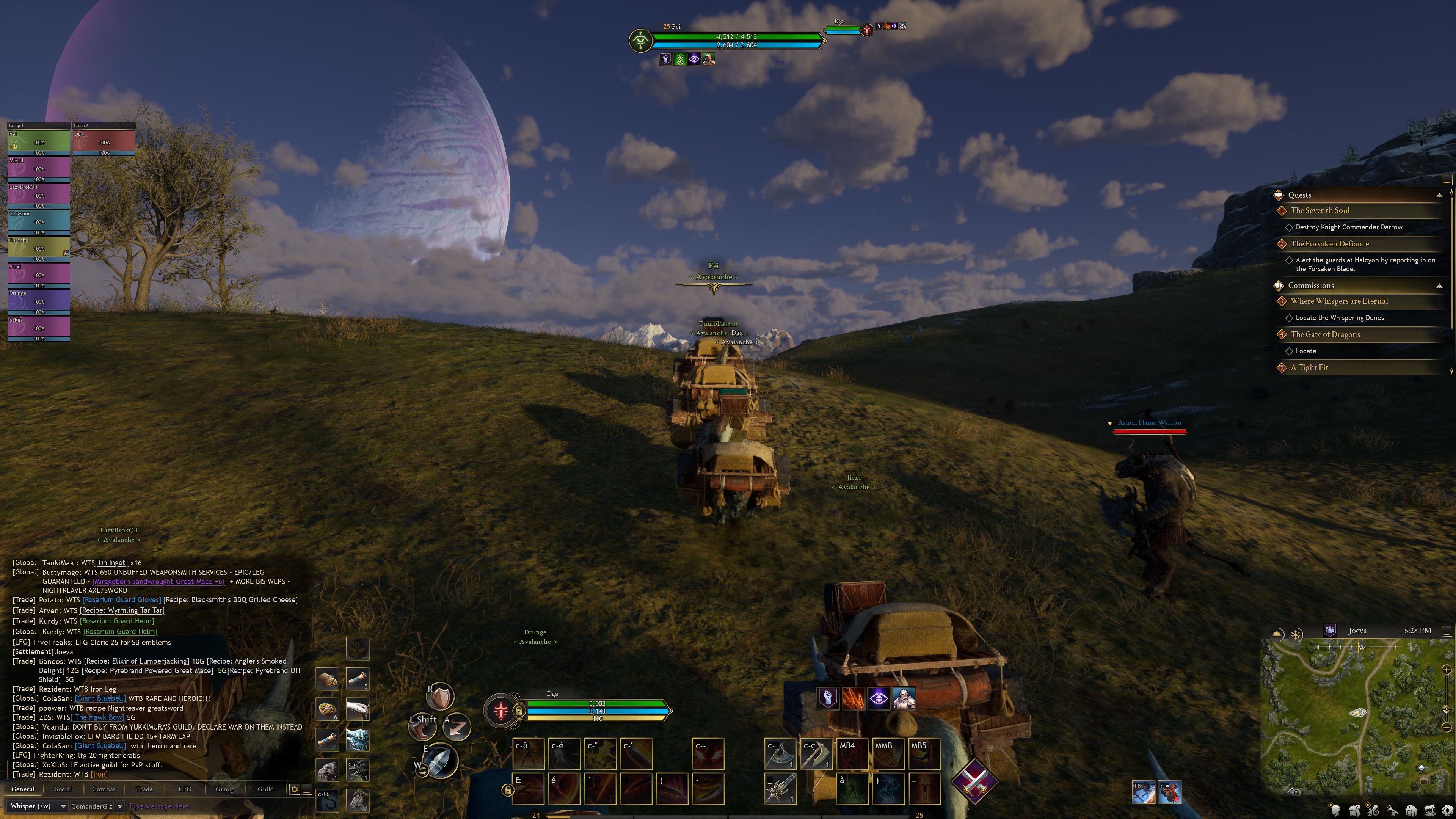
Task: Open the settings gear in bottom menu
Action: tap(1448, 811)
